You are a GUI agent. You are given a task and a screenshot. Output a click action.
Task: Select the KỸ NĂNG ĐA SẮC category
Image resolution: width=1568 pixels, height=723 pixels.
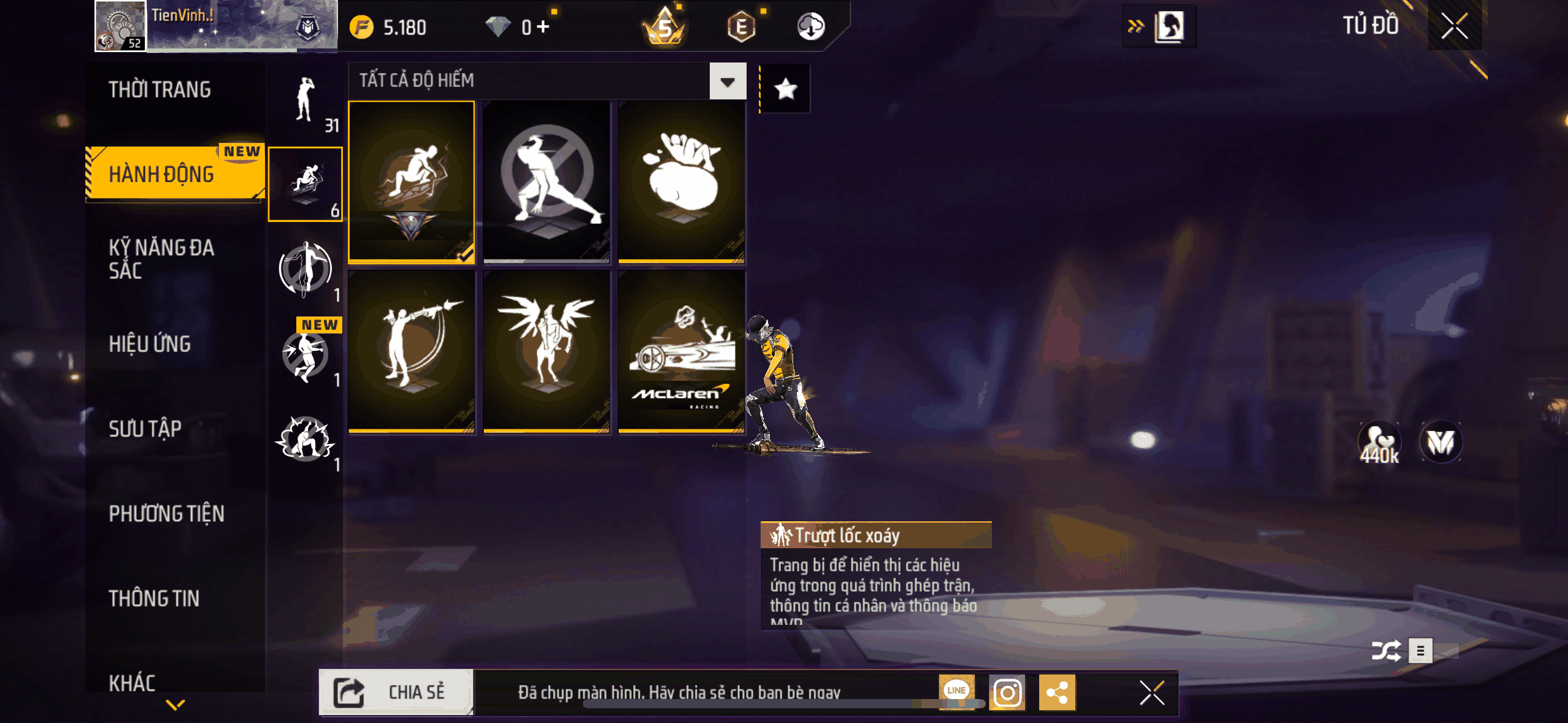click(x=161, y=259)
